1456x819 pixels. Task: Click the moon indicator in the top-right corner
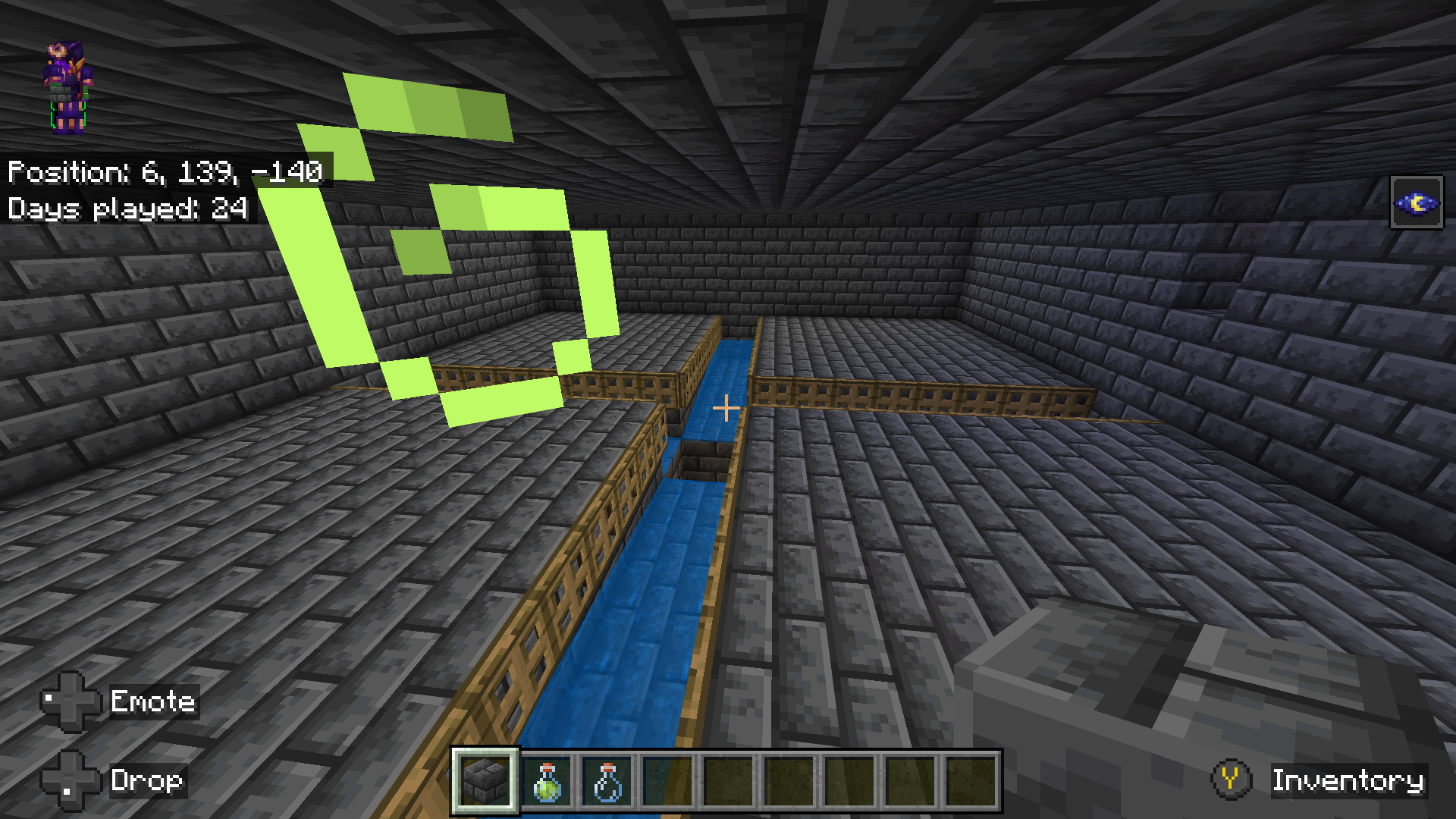coord(1417,202)
